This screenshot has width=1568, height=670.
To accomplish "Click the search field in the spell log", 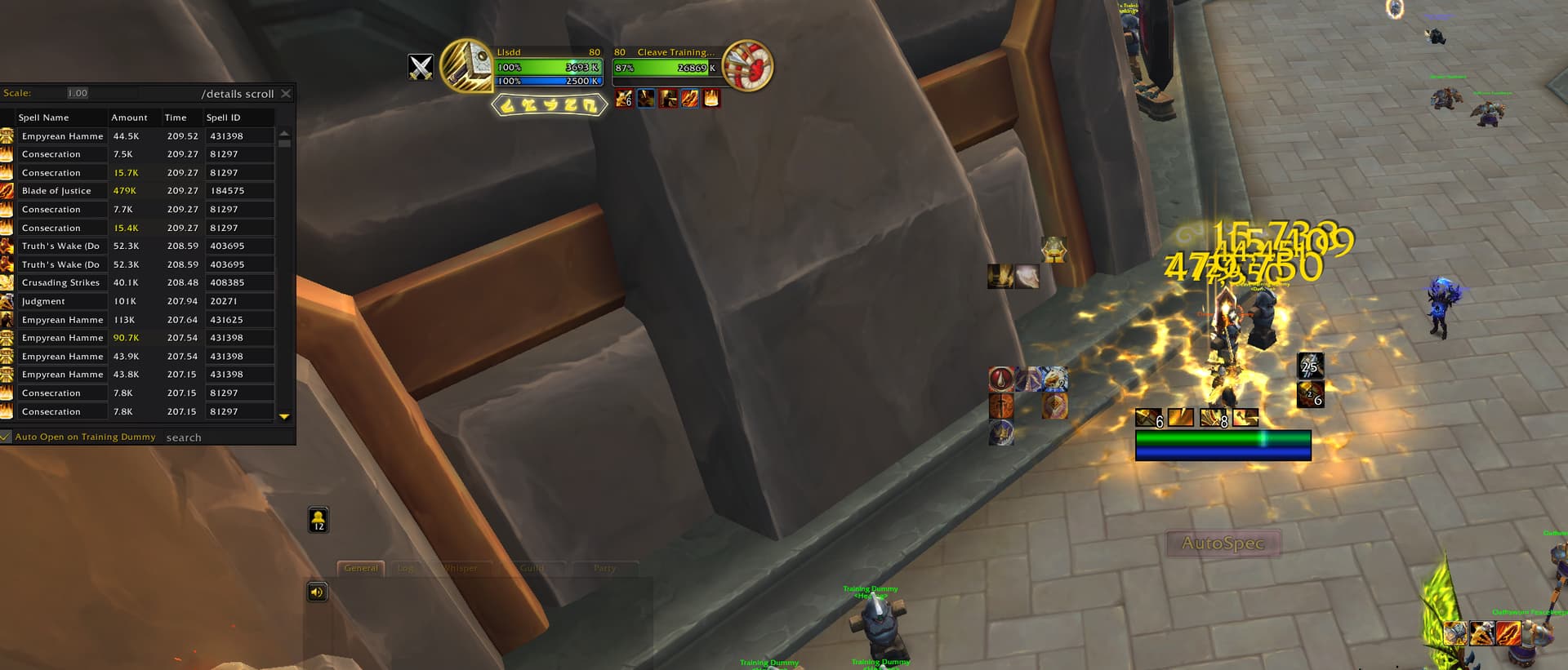I will [x=220, y=437].
